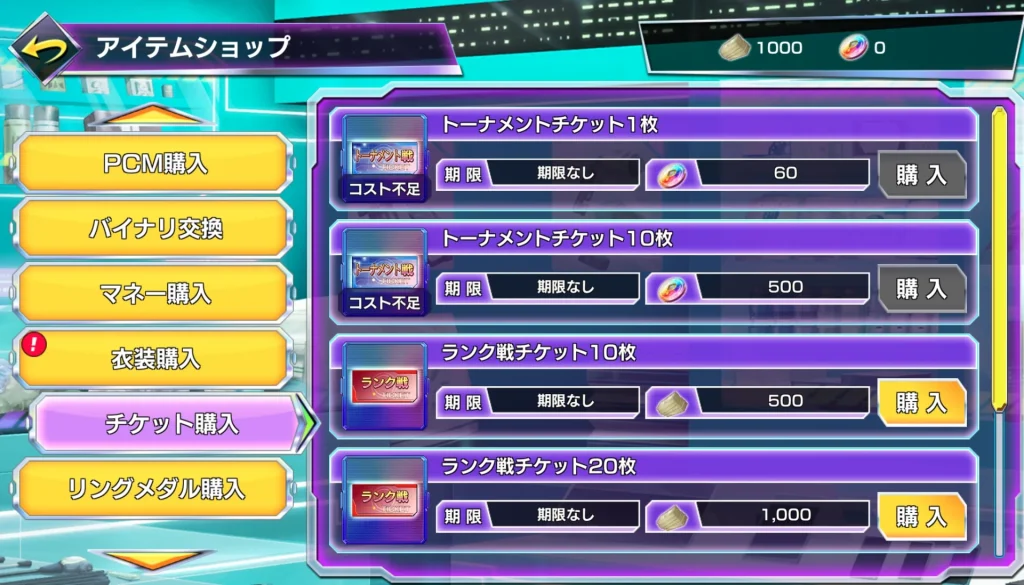The image size is (1024, 585).
Task: Buy トーナメントチケット1枚 for 60
Action: [x=921, y=175]
